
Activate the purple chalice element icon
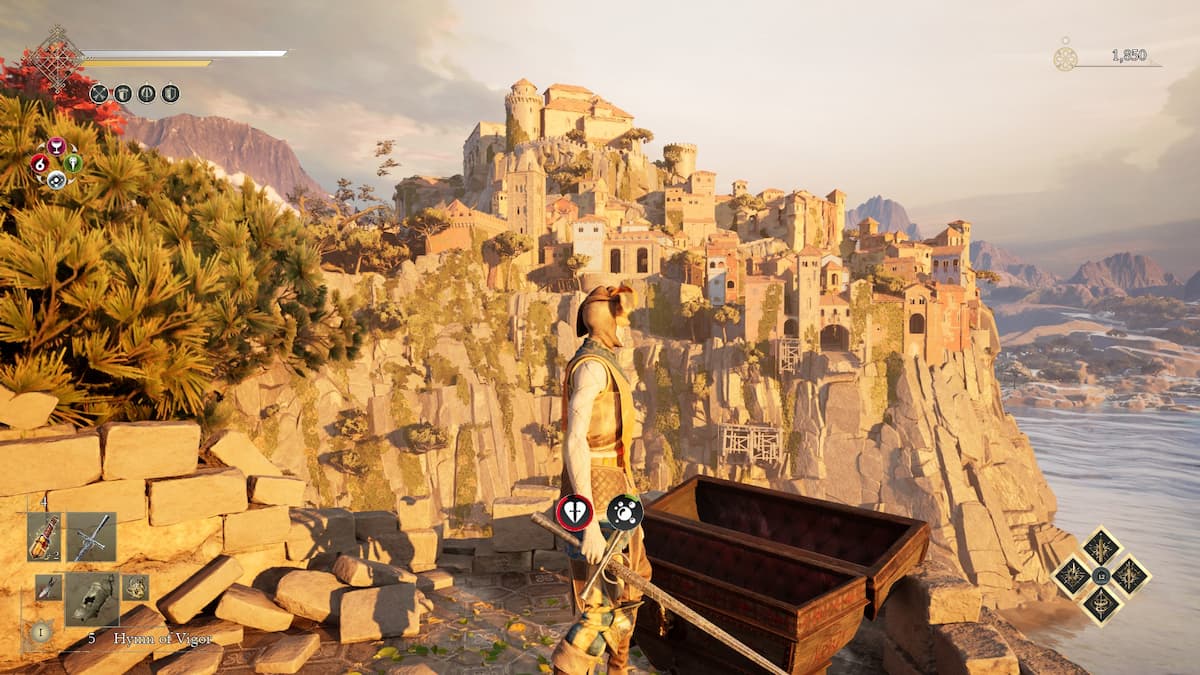pyautogui.click(x=56, y=146)
